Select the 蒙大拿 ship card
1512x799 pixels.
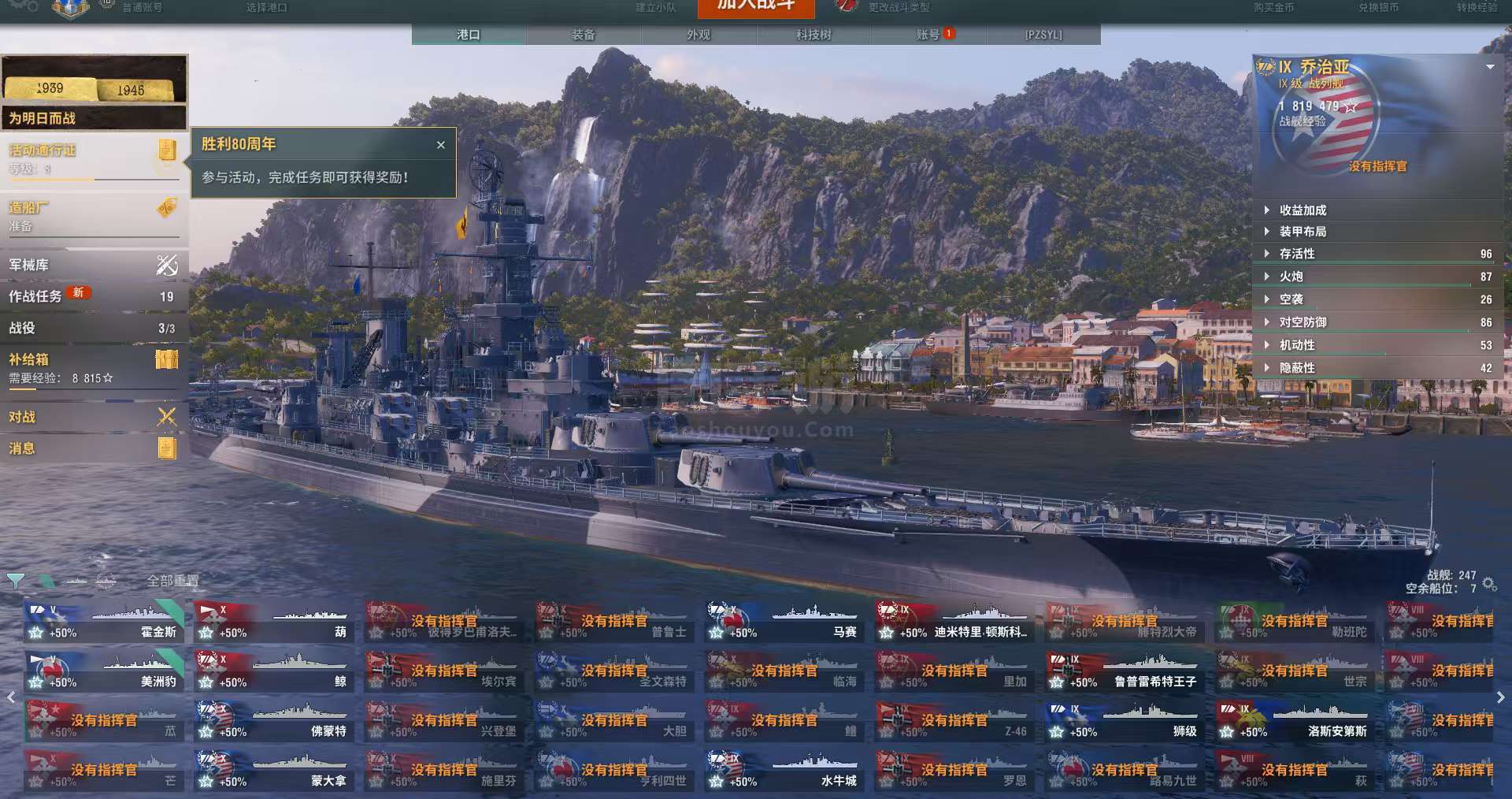(272, 771)
